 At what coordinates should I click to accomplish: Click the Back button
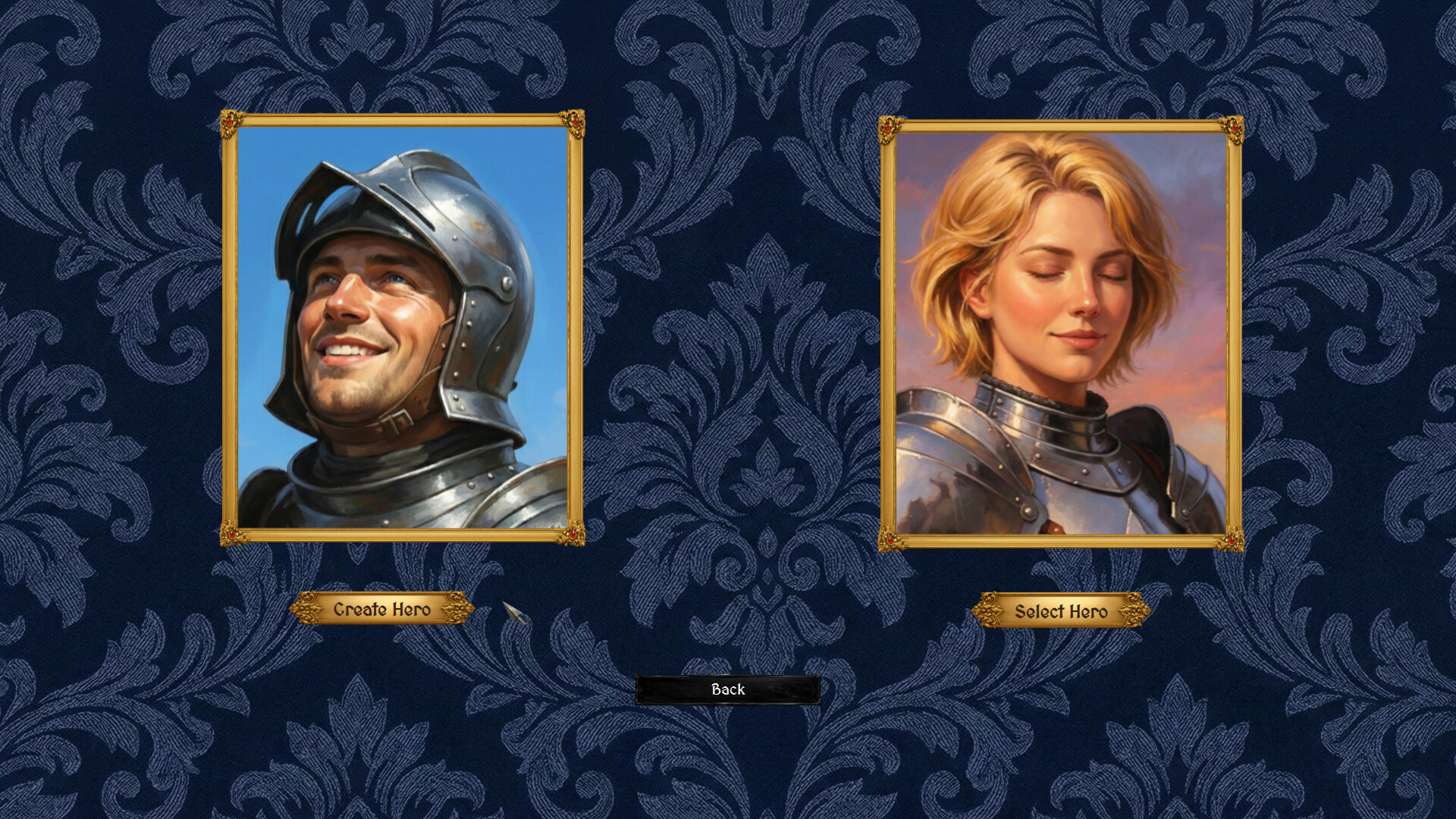point(727,689)
